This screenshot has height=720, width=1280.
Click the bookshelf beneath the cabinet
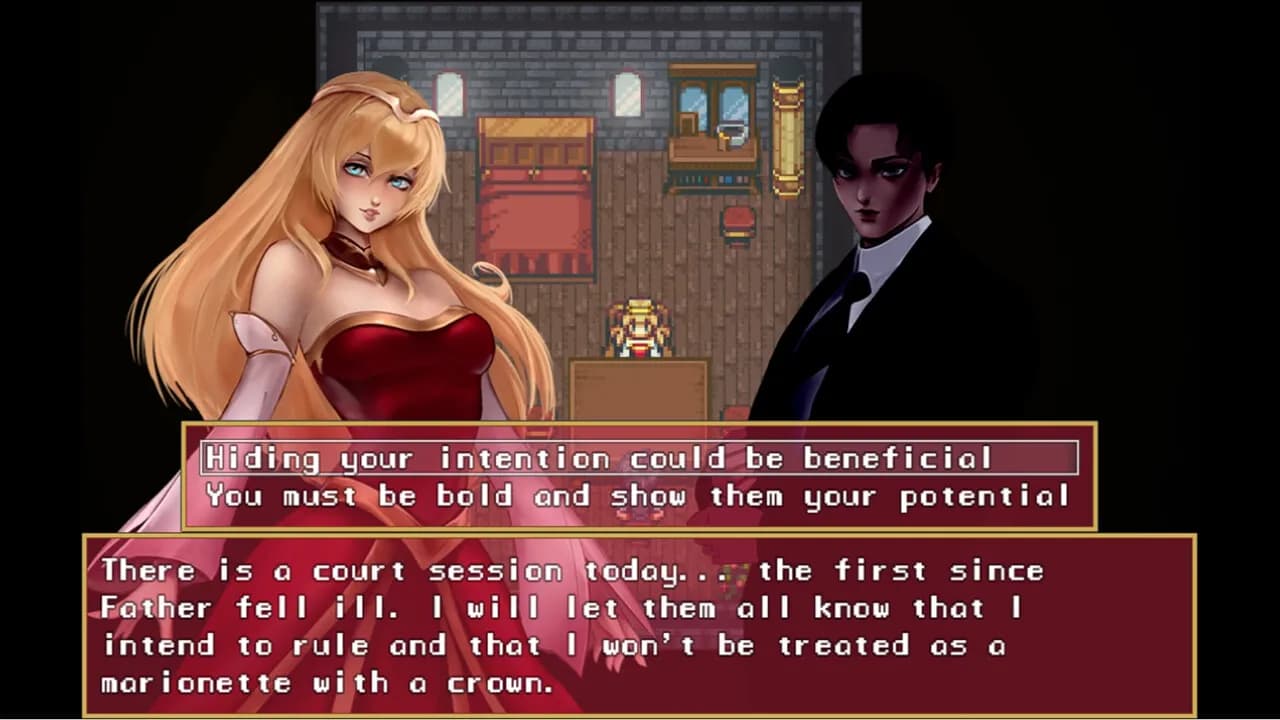coord(709,180)
